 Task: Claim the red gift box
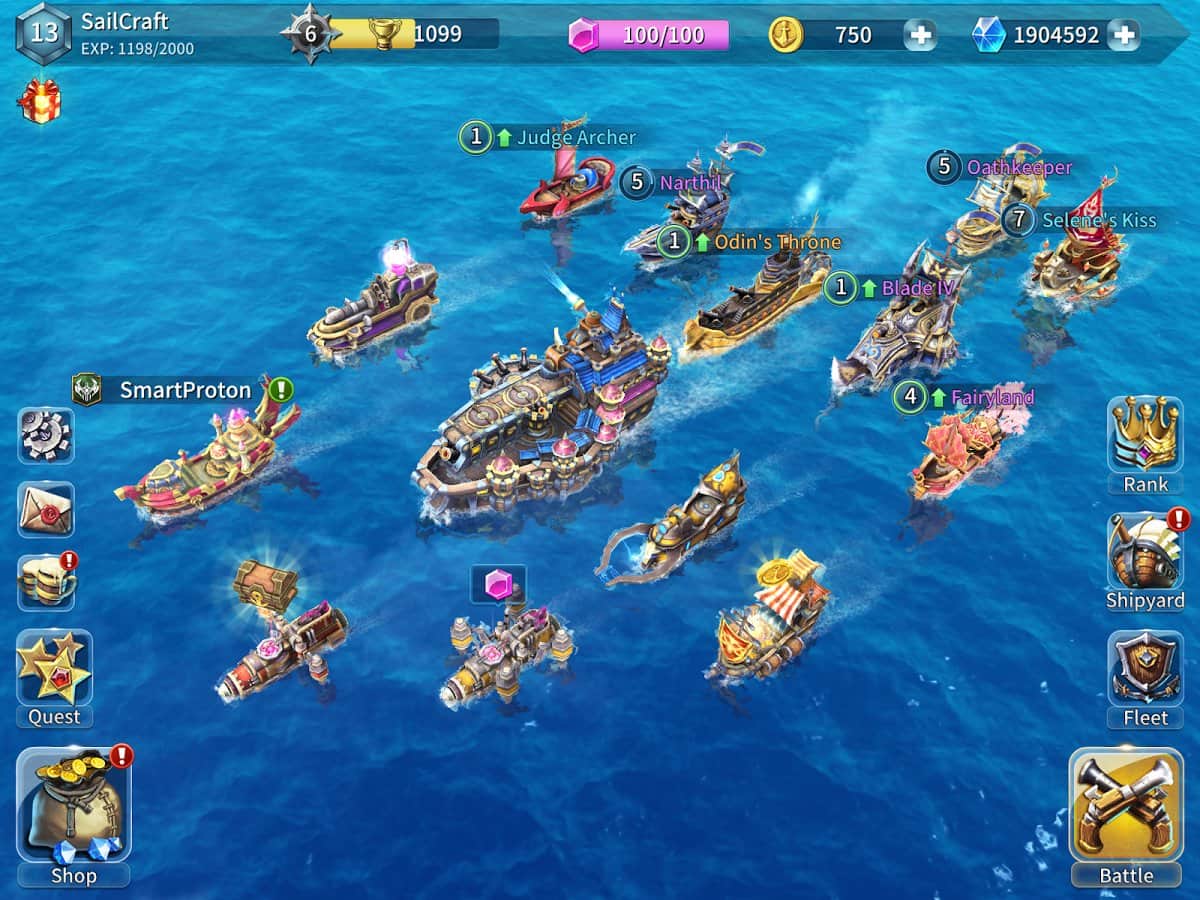coord(40,102)
